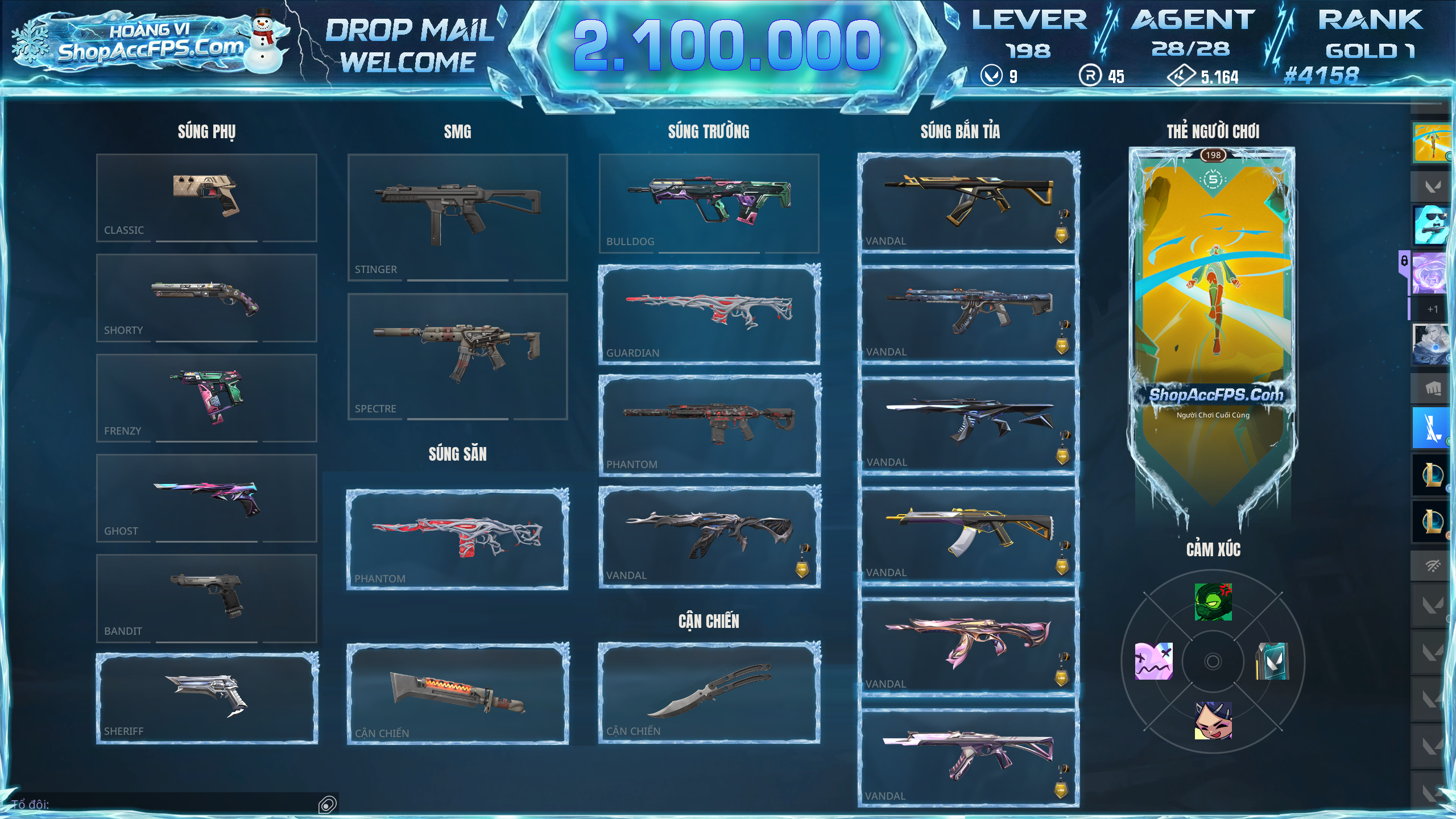Open the sunglasses ghost icon in sidebar

[x=1430, y=225]
